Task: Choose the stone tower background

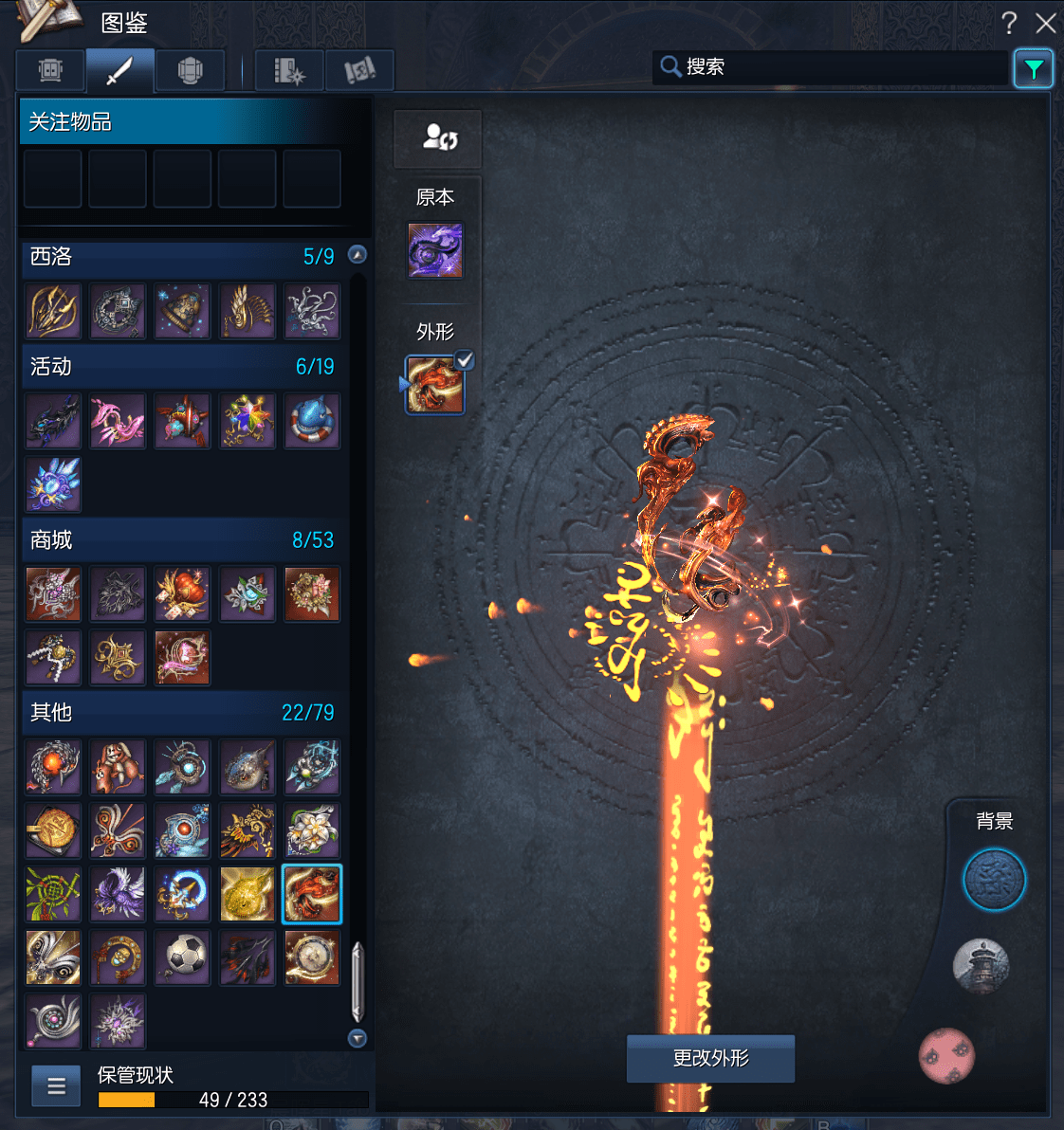Action: (x=981, y=967)
